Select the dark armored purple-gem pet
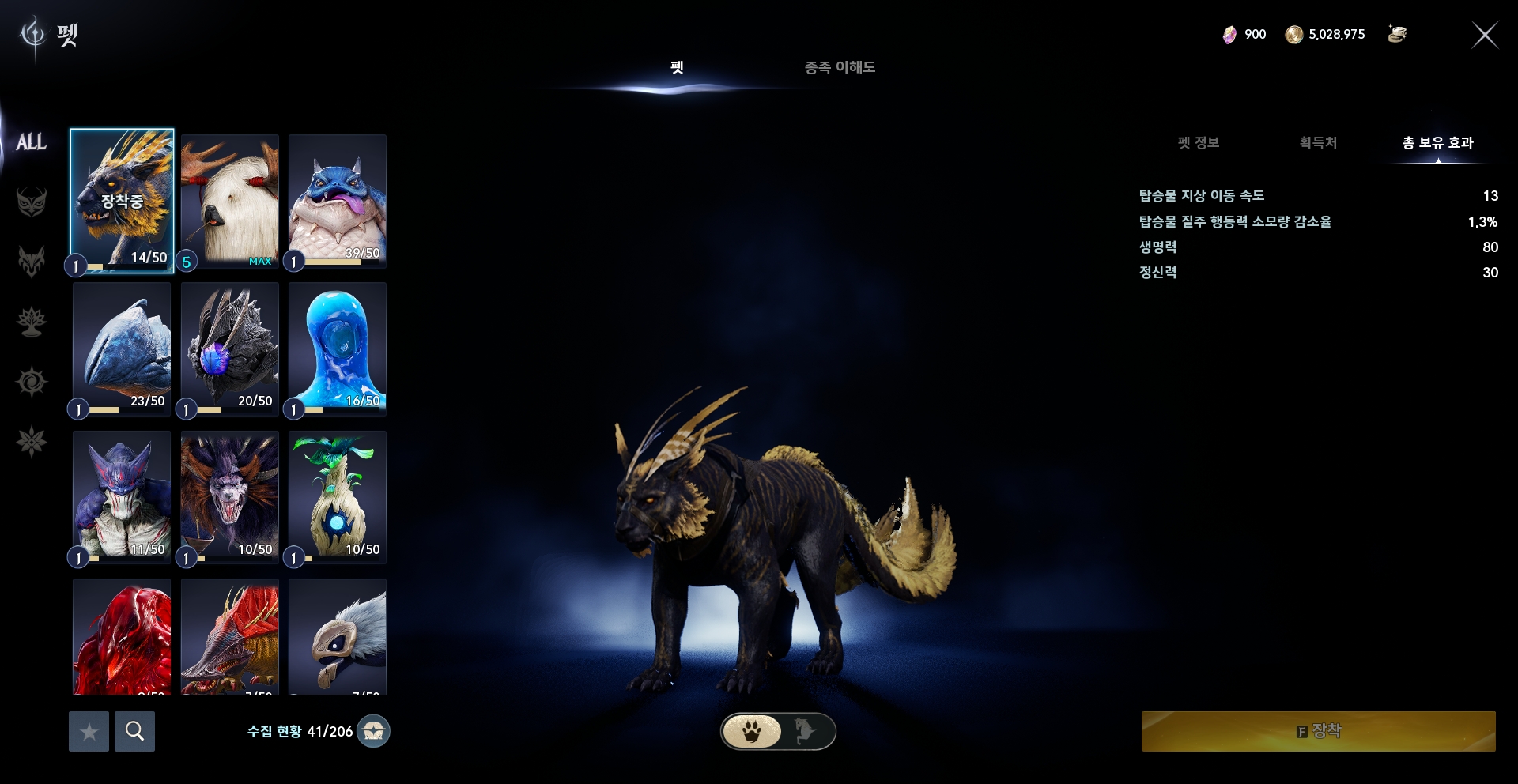 click(229, 348)
